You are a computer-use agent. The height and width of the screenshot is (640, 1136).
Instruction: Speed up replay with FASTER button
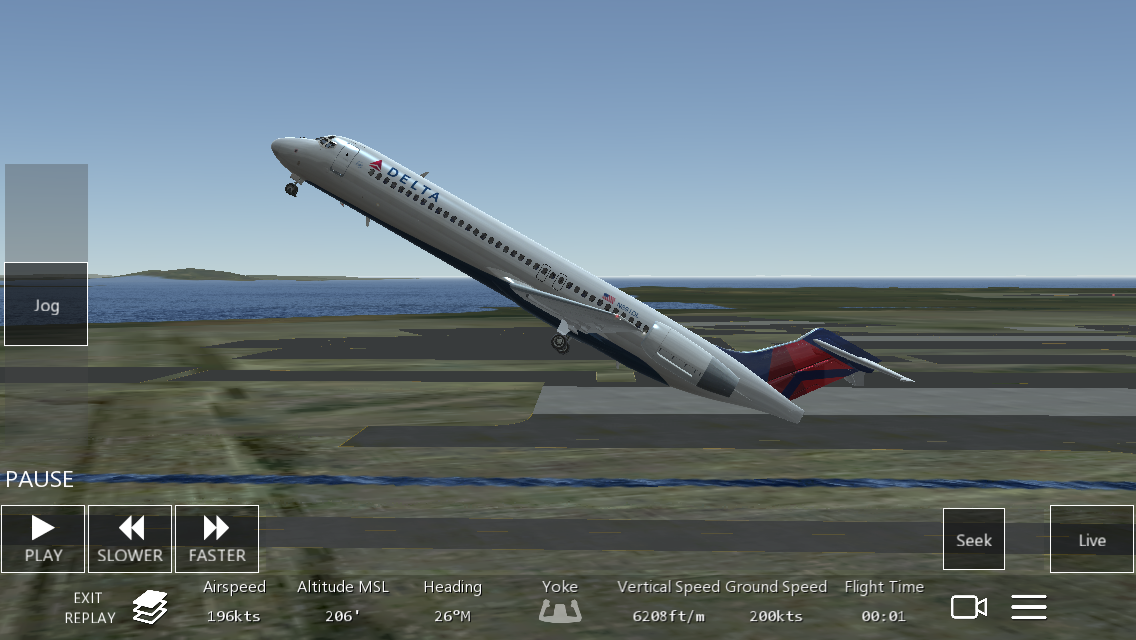216,539
